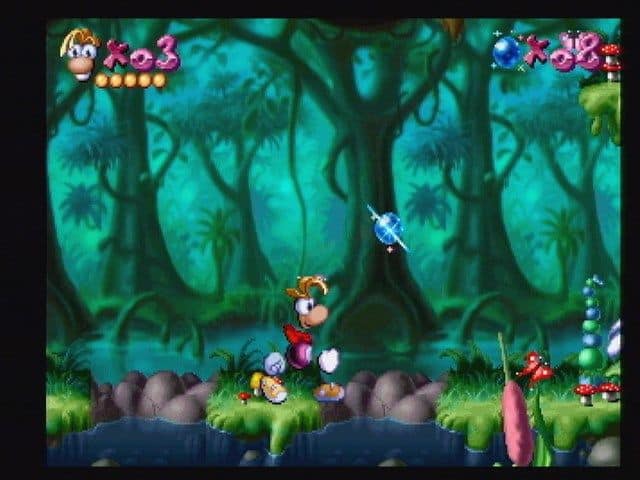
Task: Select the blue ting counter icon
Action: (506, 51)
